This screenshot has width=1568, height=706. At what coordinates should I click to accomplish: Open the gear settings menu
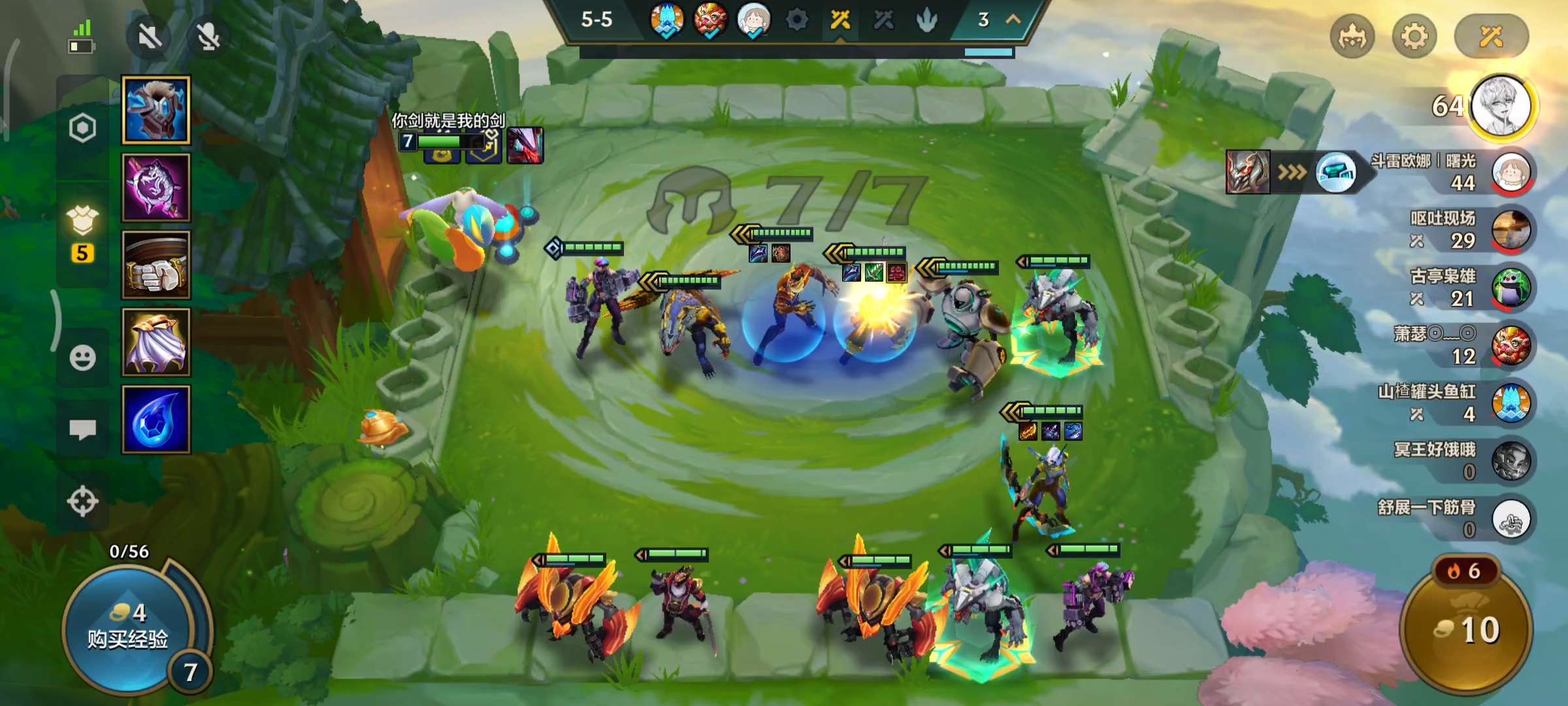[1414, 37]
